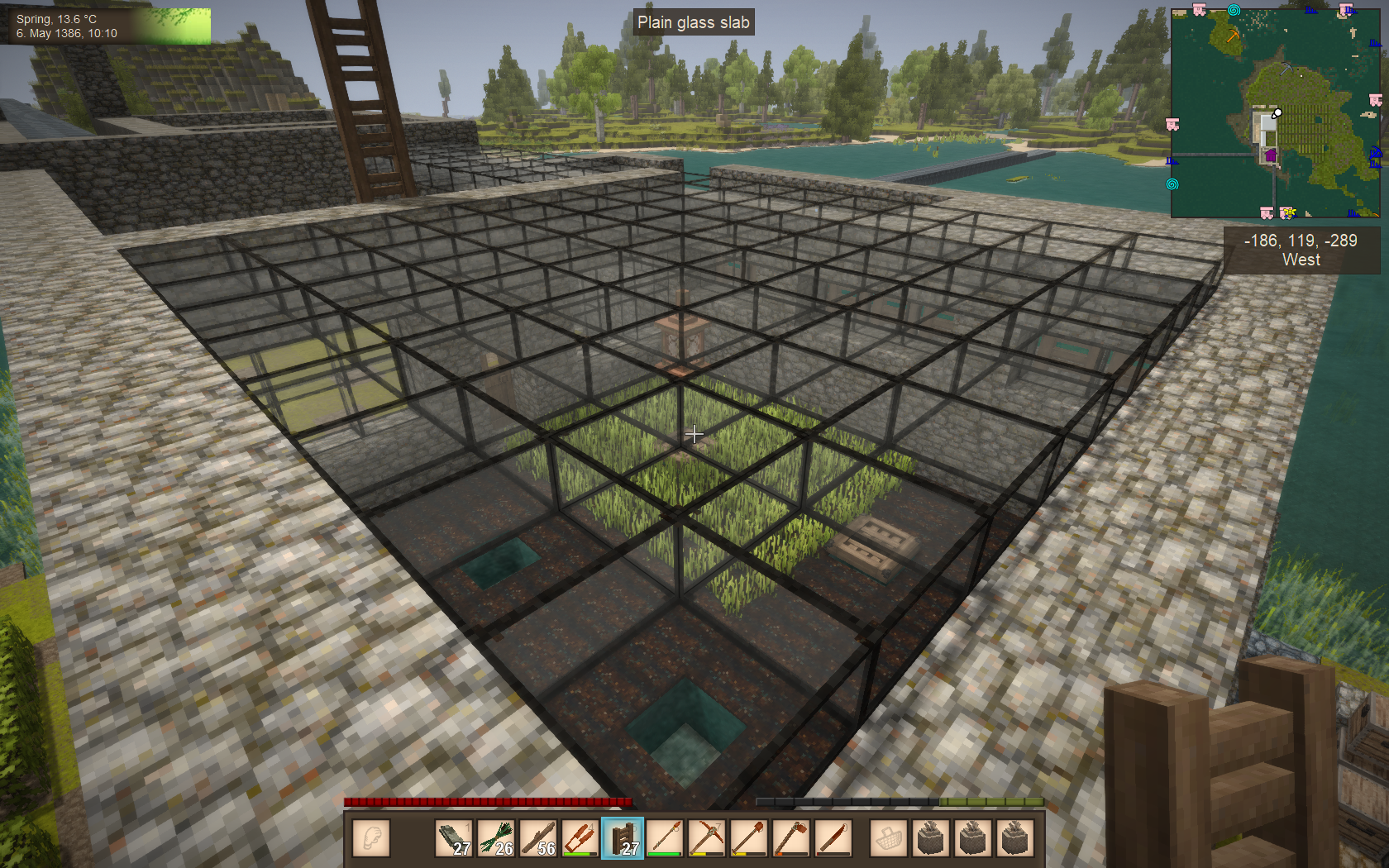Click the minimap in the corner

pos(1275,113)
